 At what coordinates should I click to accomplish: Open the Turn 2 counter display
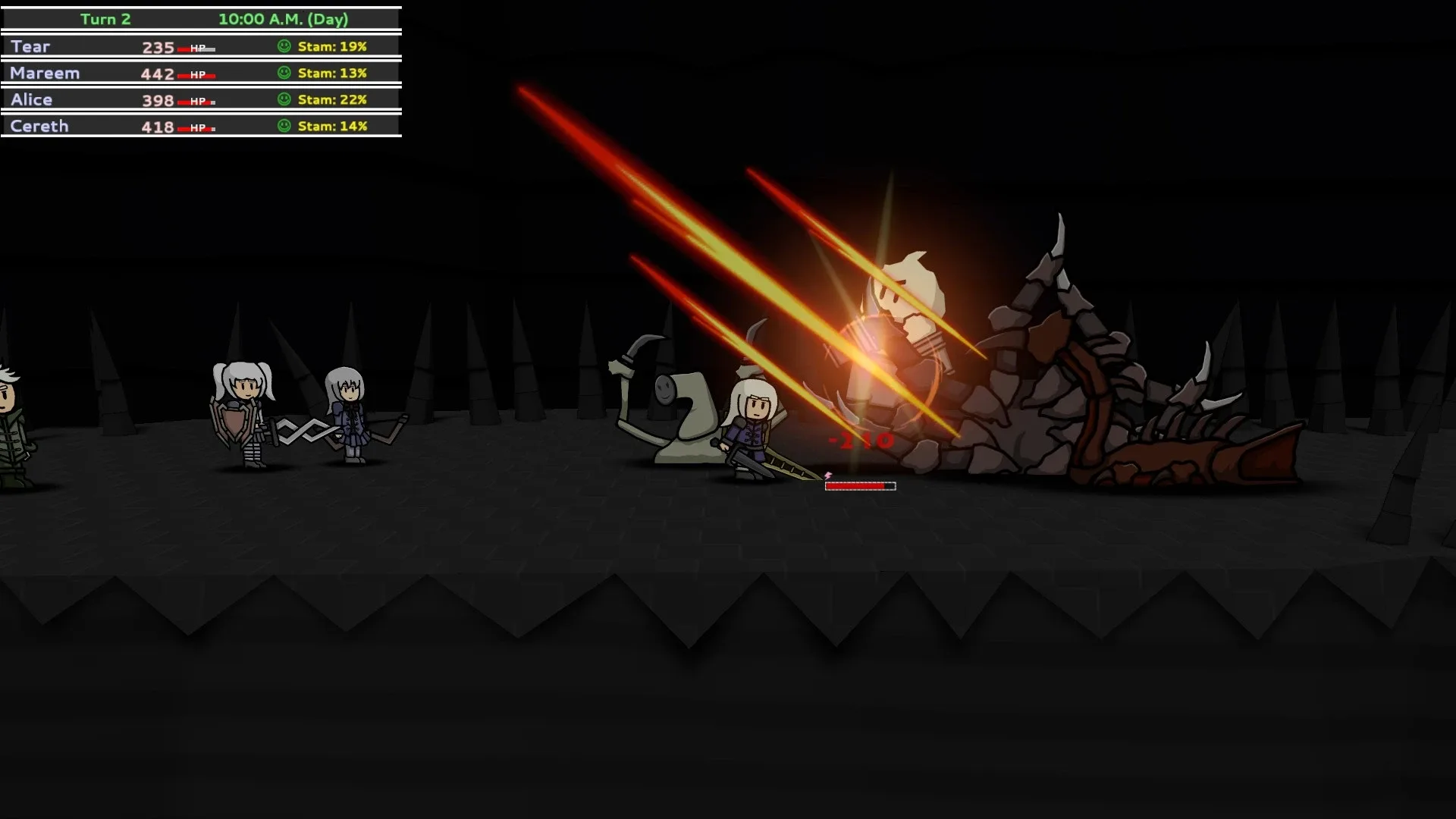click(x=106, y=19)
